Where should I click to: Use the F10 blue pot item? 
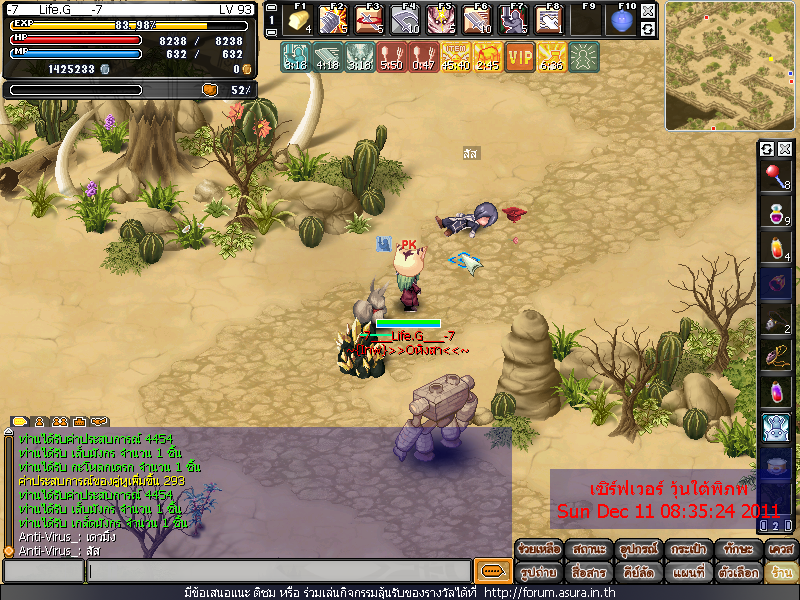[621, 21]
